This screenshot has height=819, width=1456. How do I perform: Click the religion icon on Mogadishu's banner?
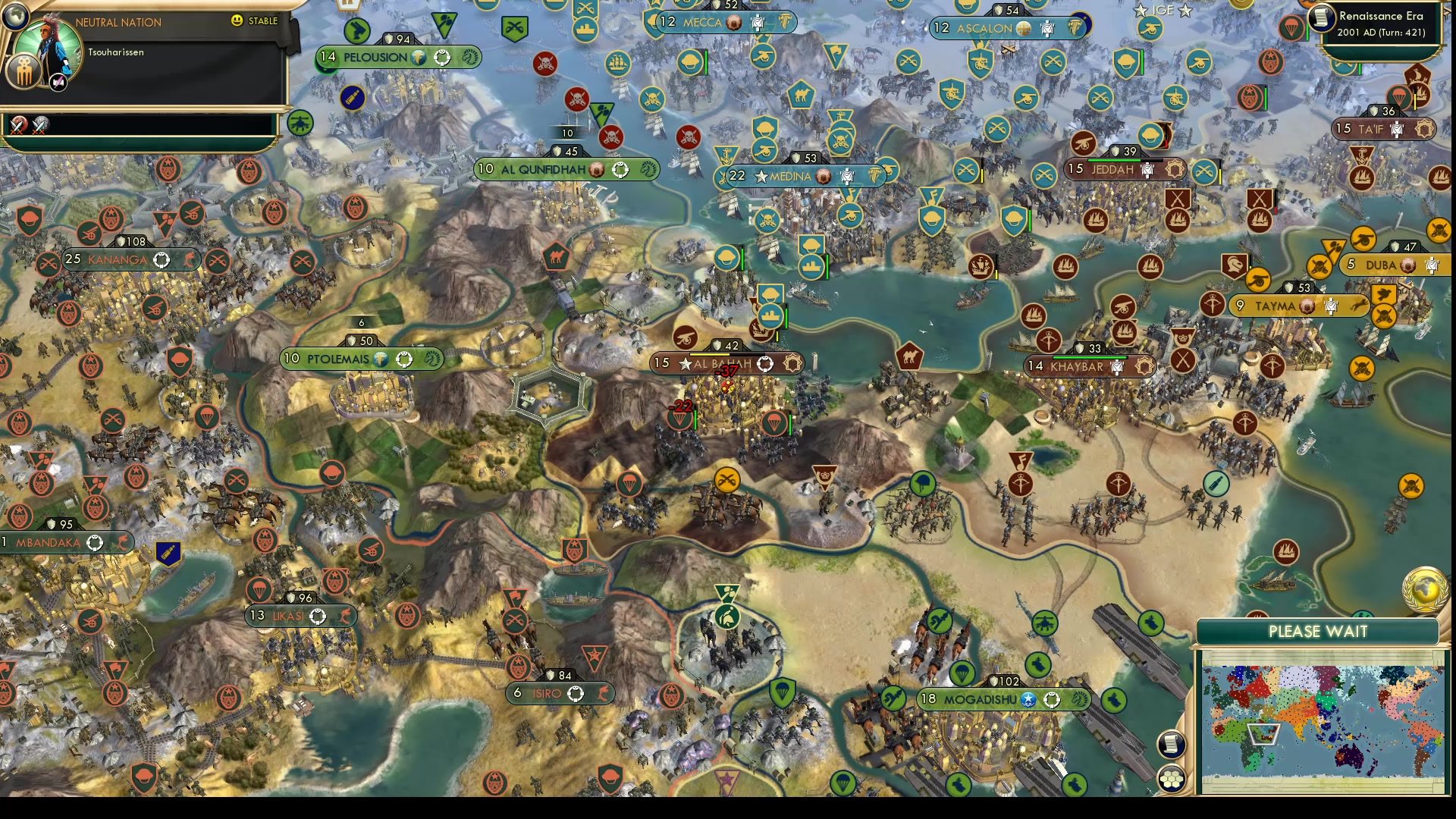click(x=1029, y=701)
